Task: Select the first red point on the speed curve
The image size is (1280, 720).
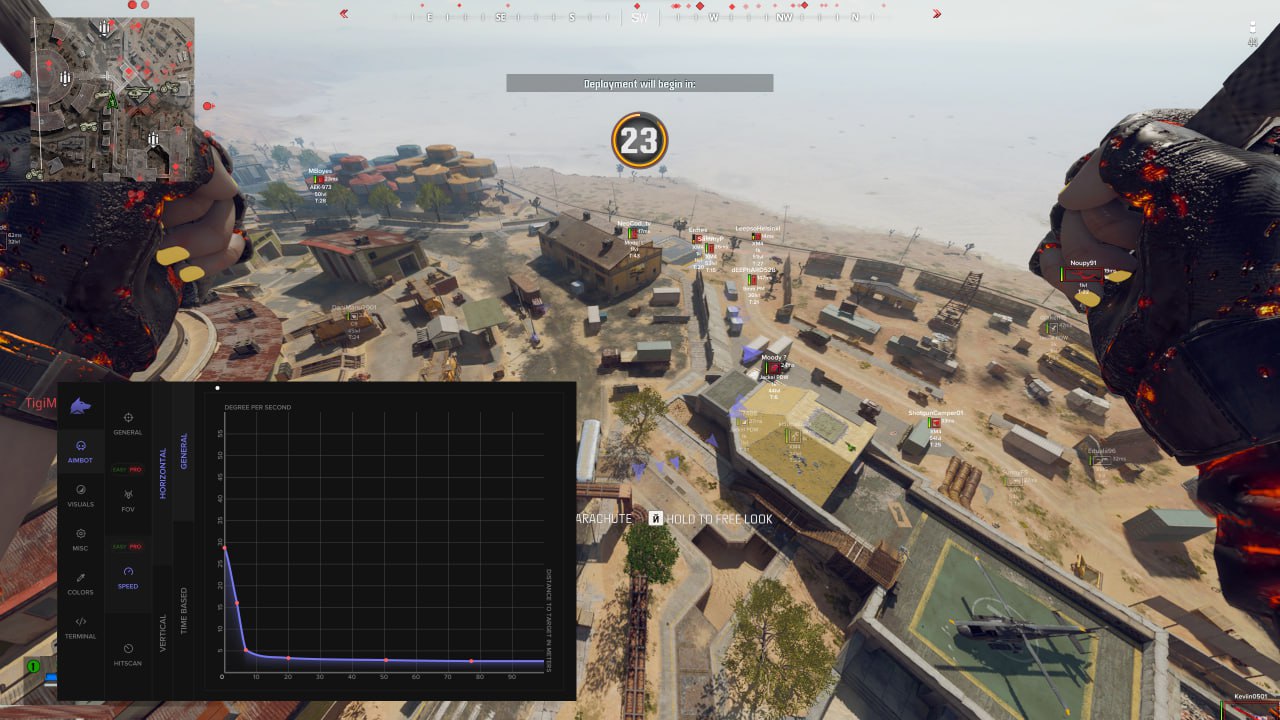Action: [223, 546]
